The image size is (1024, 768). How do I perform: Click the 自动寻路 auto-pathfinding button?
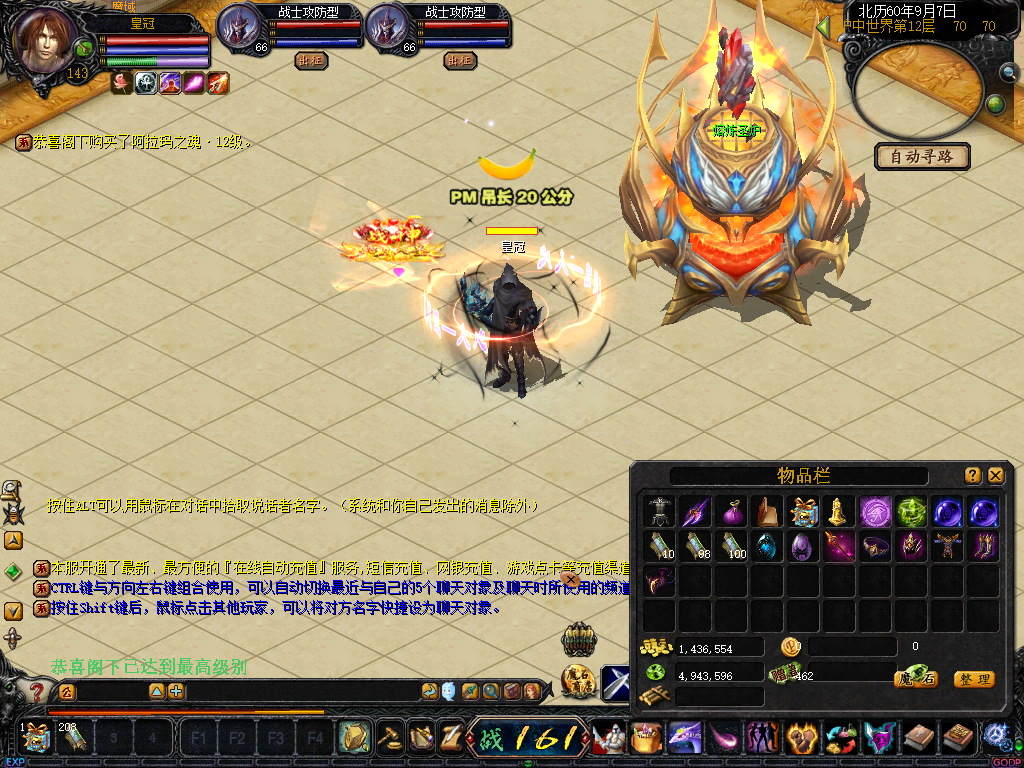coord(922,156)
